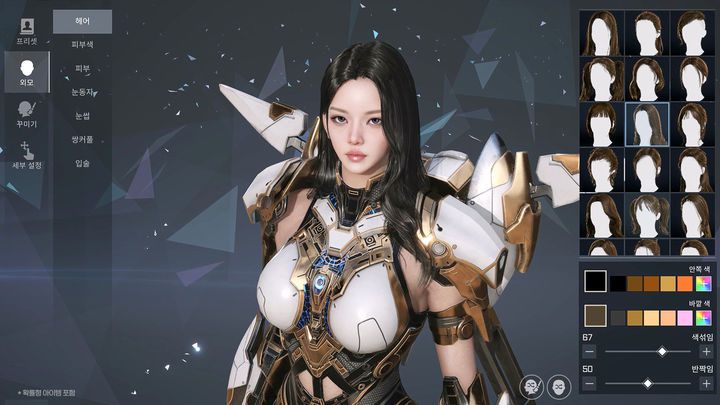Image resolution: width=720 pixels, height=405 pixels.
Task: Pick the highlighted hairstyle thumbnail
Action: [x=647, y=124]
